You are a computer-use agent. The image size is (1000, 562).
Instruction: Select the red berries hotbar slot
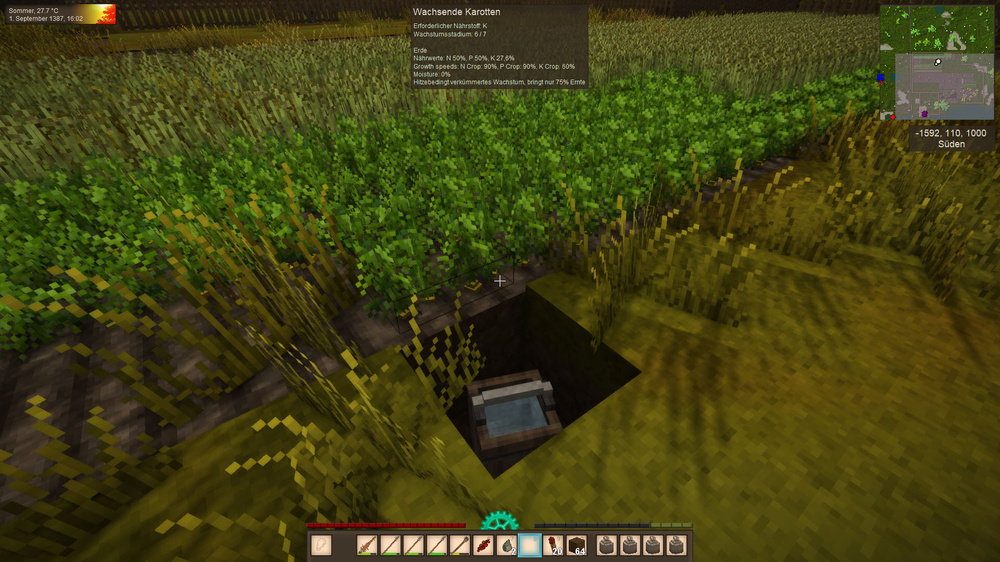pos(484,546)
